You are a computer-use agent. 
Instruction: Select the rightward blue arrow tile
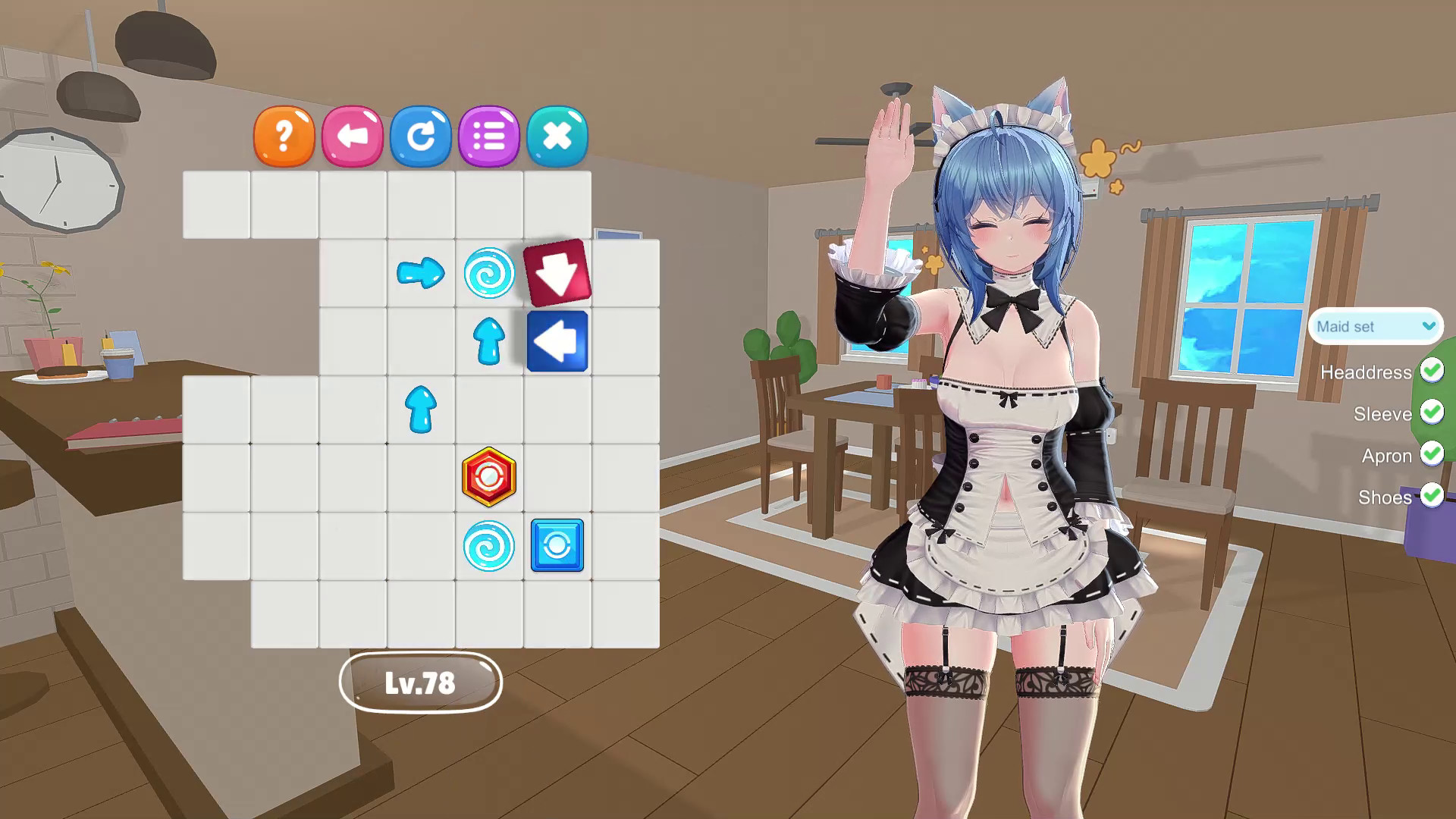pyautogui.click(x=421, y=275)
